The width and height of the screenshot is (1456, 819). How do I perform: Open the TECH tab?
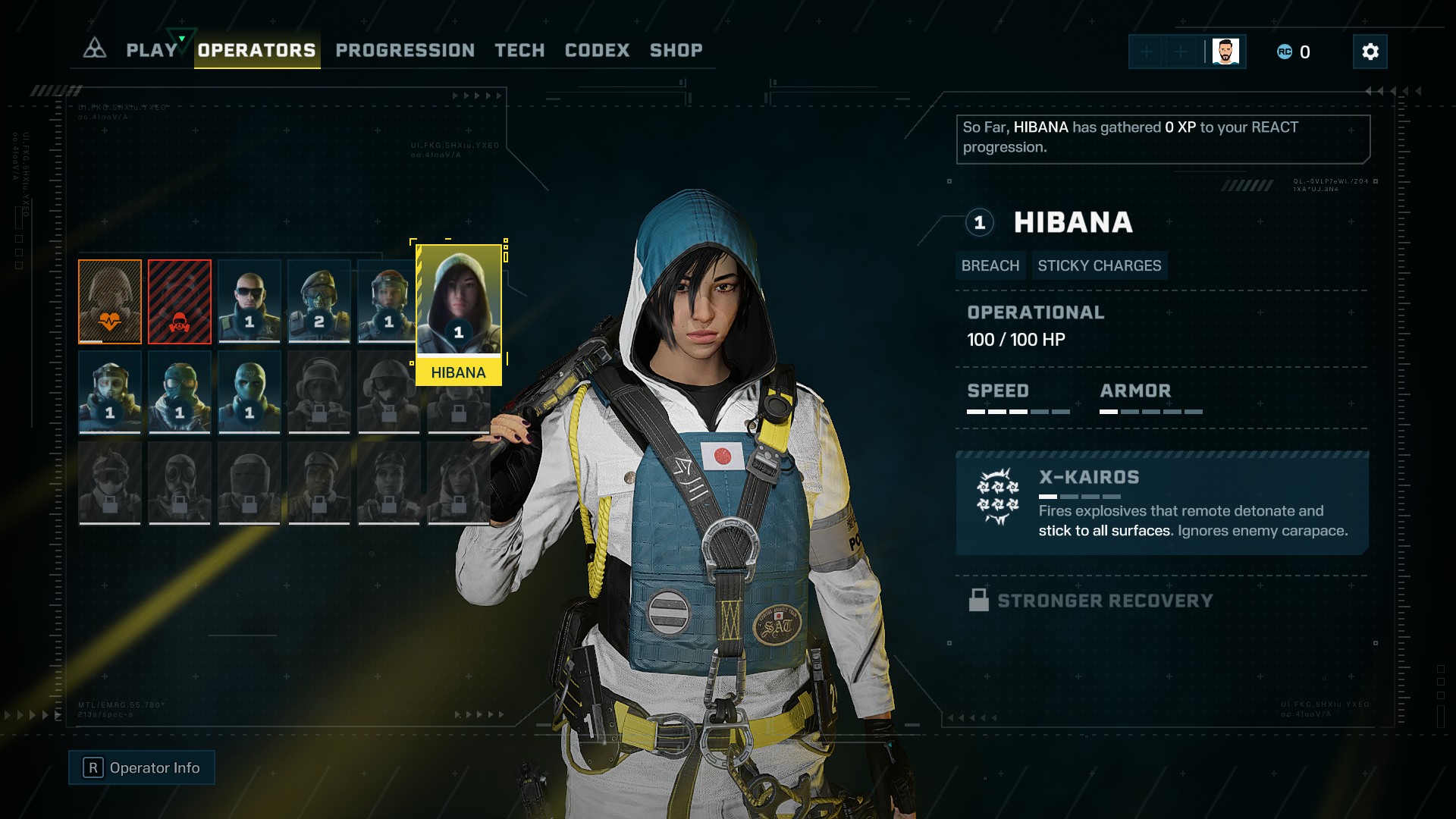pos(519,50)
